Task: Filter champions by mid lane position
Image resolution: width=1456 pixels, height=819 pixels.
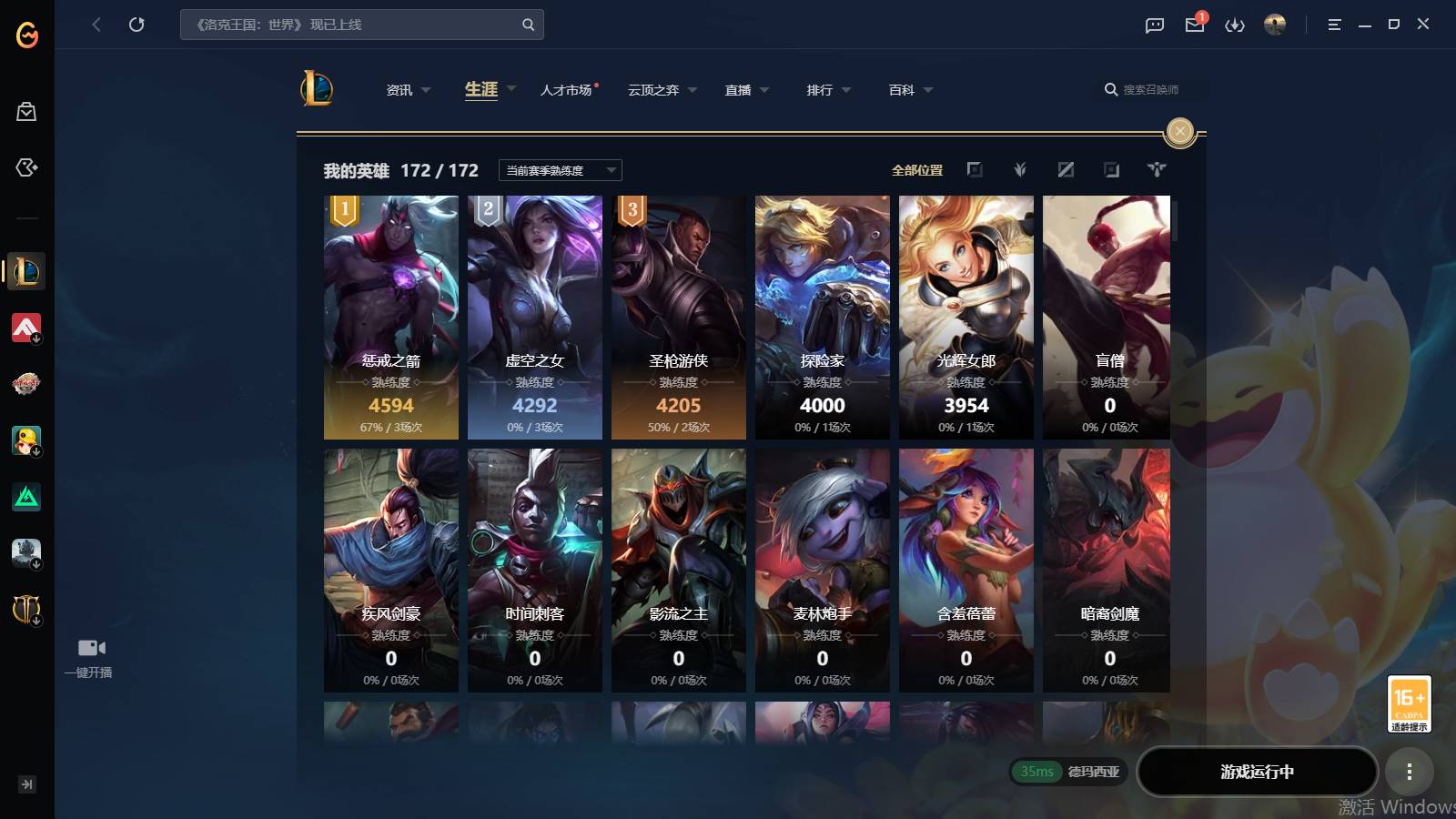Action: 1066,169
